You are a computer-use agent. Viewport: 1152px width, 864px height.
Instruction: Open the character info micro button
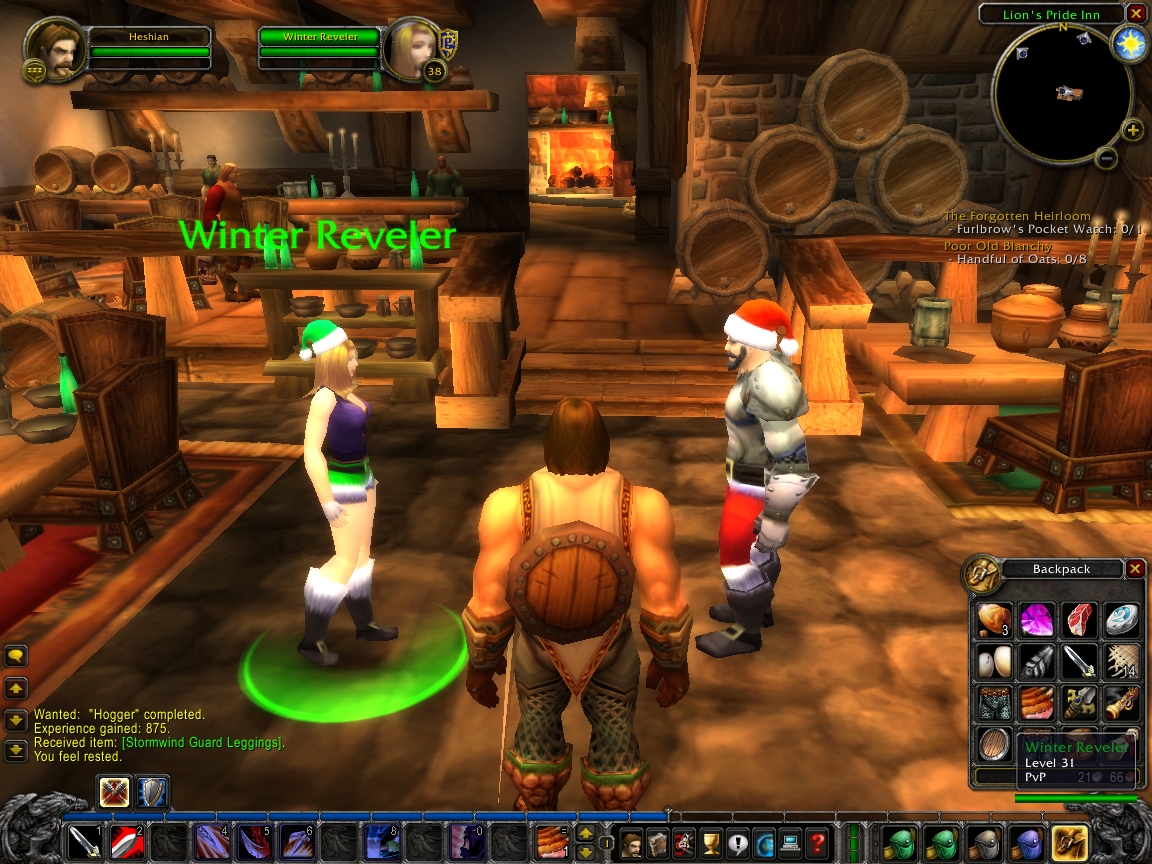(631, 843)
